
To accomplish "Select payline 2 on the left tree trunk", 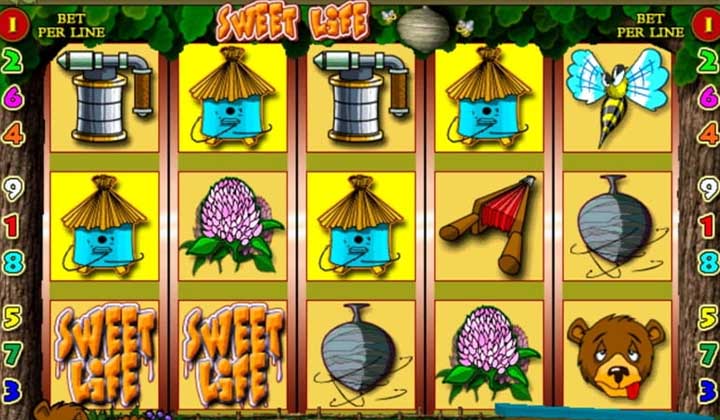I will click(x=13, y=60).
